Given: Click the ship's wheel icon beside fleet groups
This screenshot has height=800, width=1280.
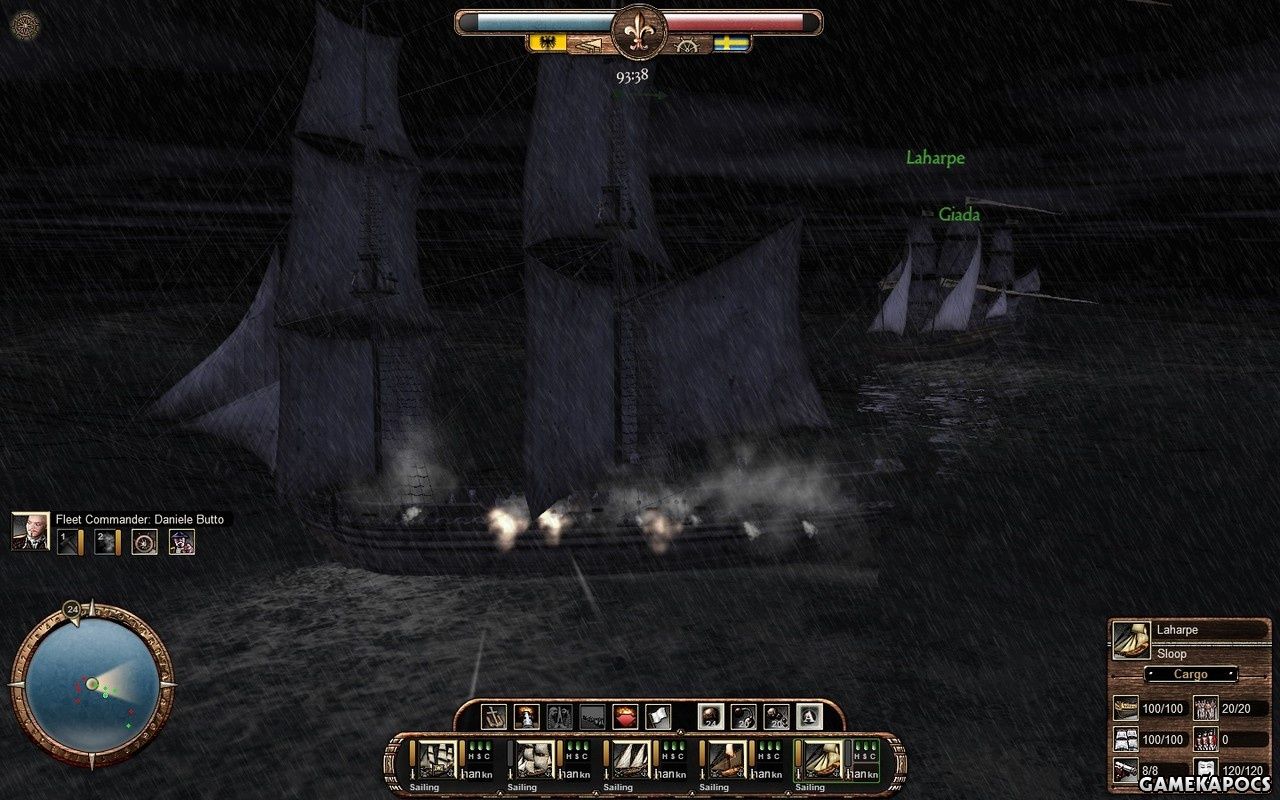Looking at the screenshot, I should pyautogui.click(x=145, y=542).
